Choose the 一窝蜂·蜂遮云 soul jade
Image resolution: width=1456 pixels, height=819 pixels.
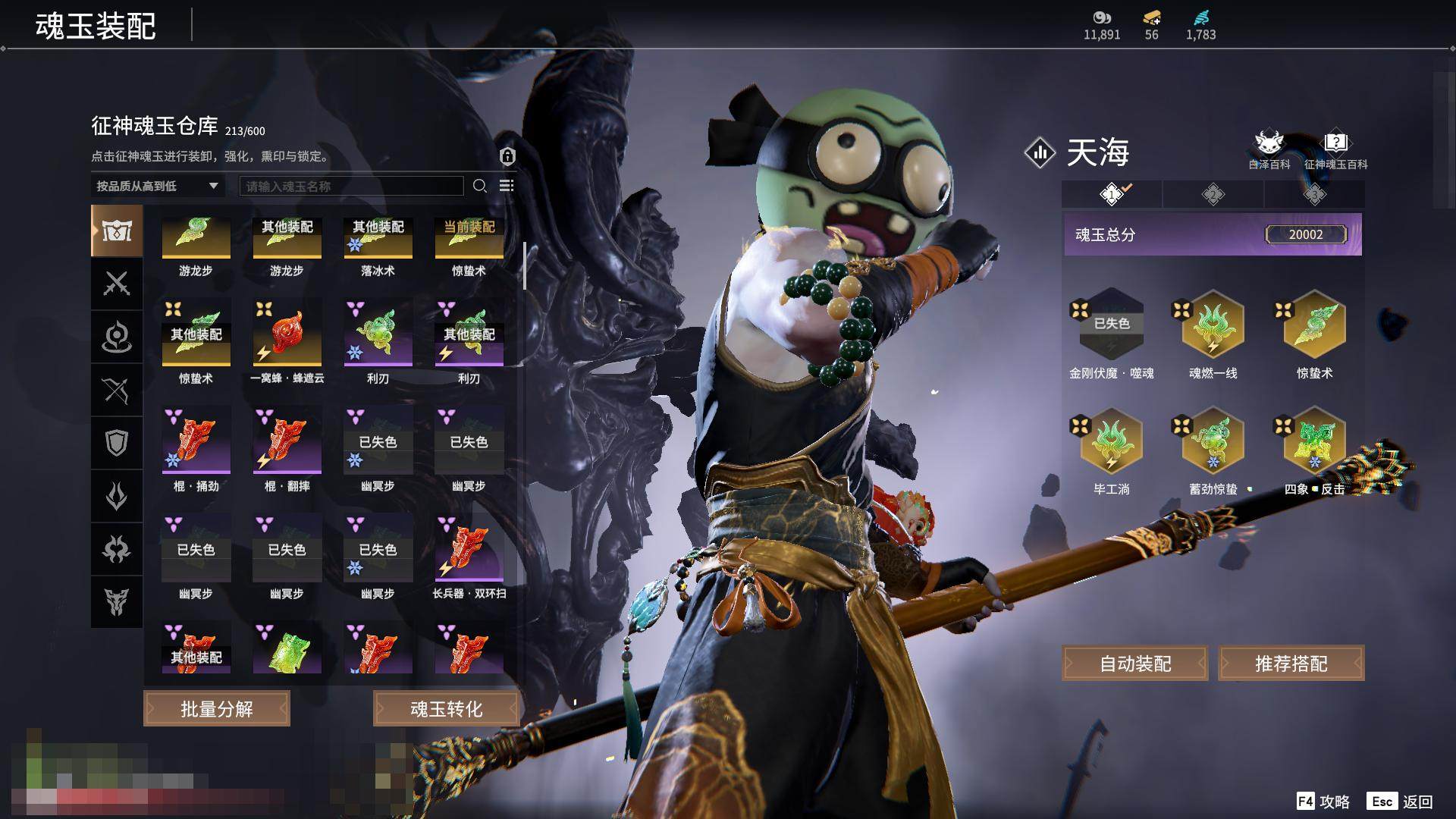pyautogui.click(x=287, y=334)
